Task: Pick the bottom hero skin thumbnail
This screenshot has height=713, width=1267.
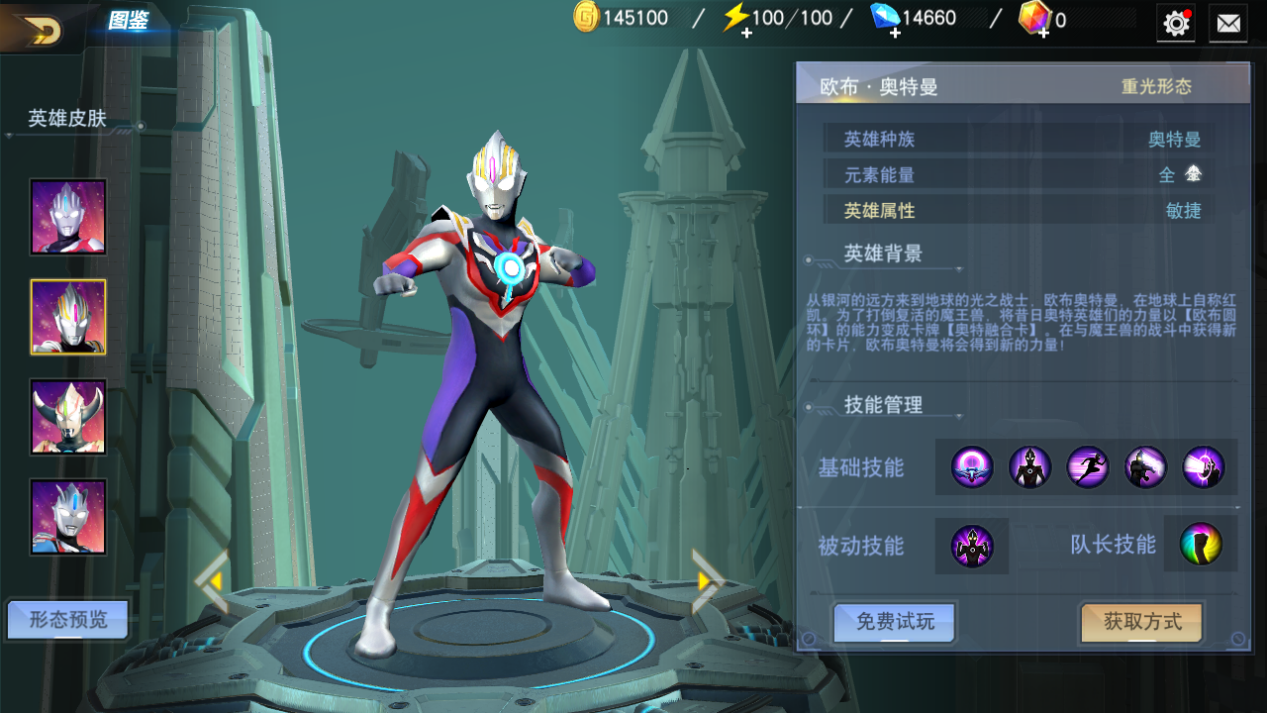Action: 68,516
